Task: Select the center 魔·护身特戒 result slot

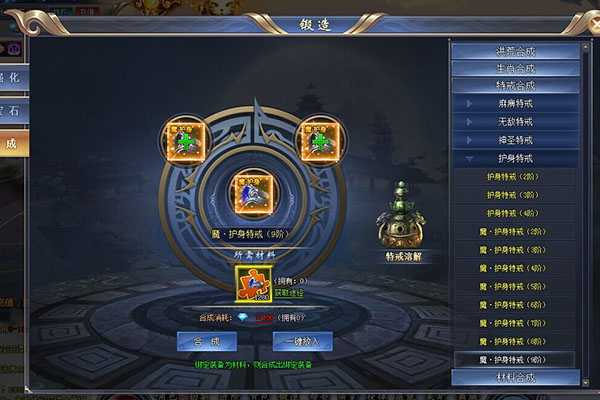Action: 252,190
